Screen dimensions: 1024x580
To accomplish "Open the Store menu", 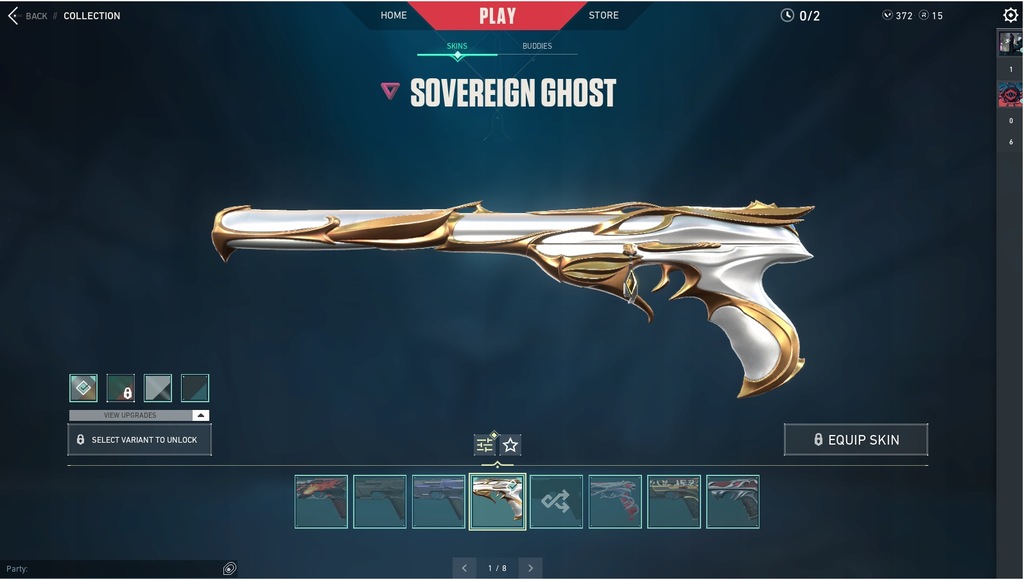I will point(603,15).
